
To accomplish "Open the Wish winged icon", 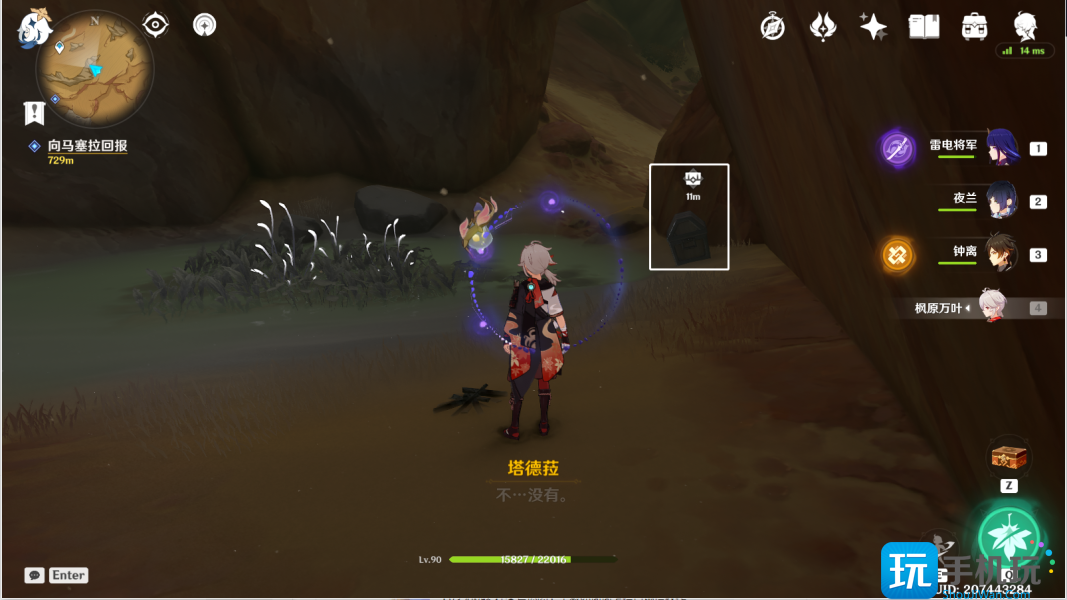I will (x=822, y=27).
